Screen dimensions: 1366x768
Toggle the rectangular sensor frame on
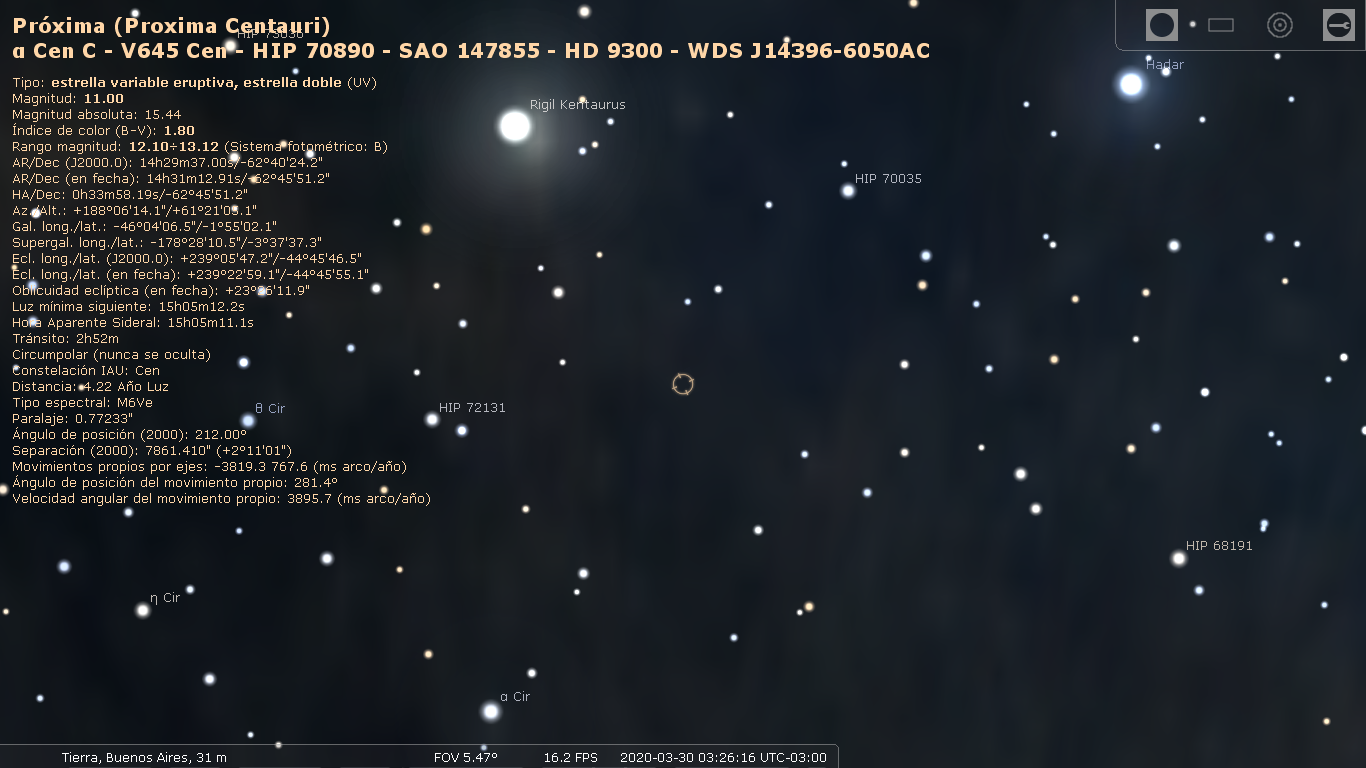1220,25
